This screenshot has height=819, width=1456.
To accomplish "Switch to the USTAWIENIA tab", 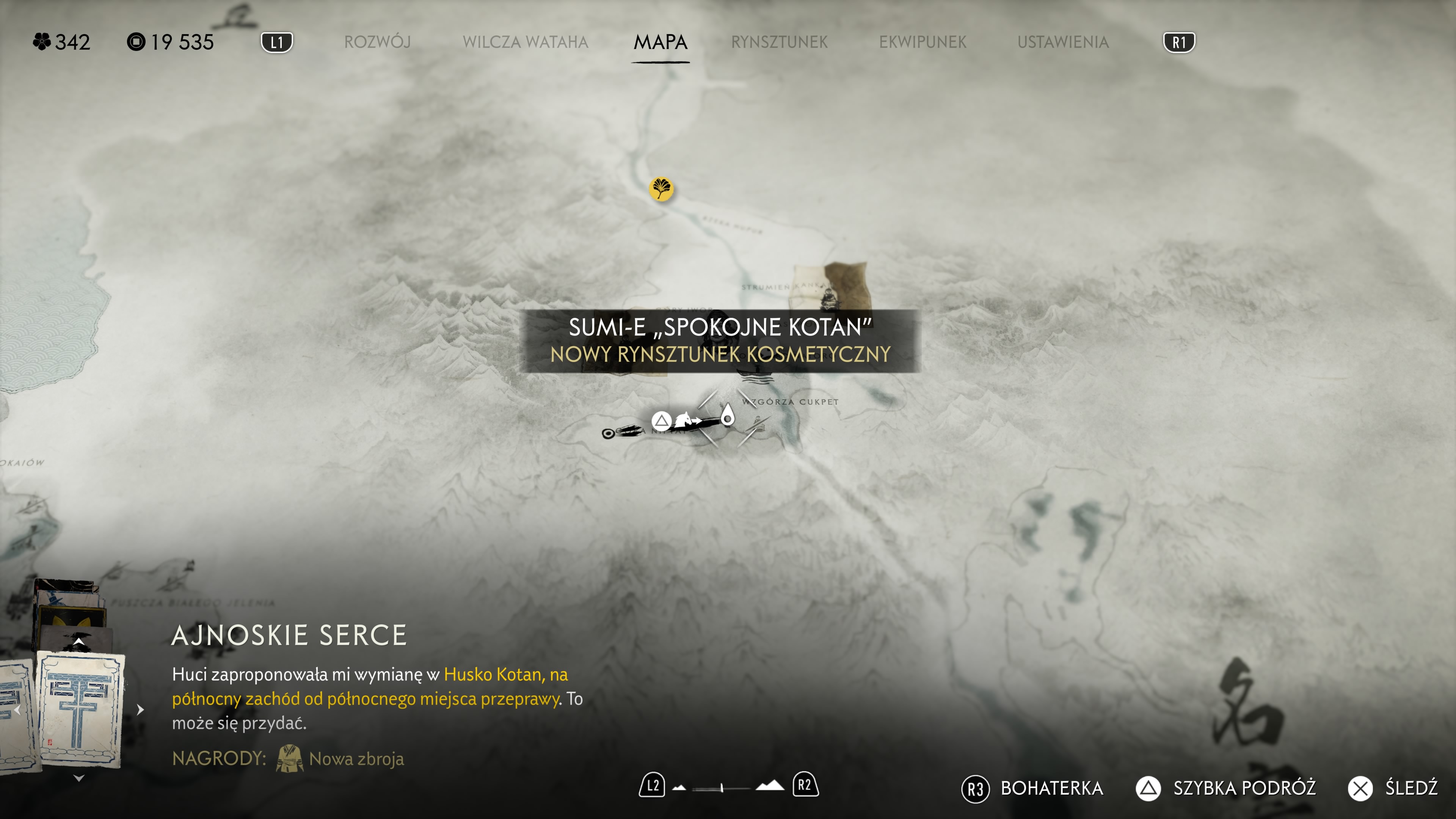I will coord(1062,42).
